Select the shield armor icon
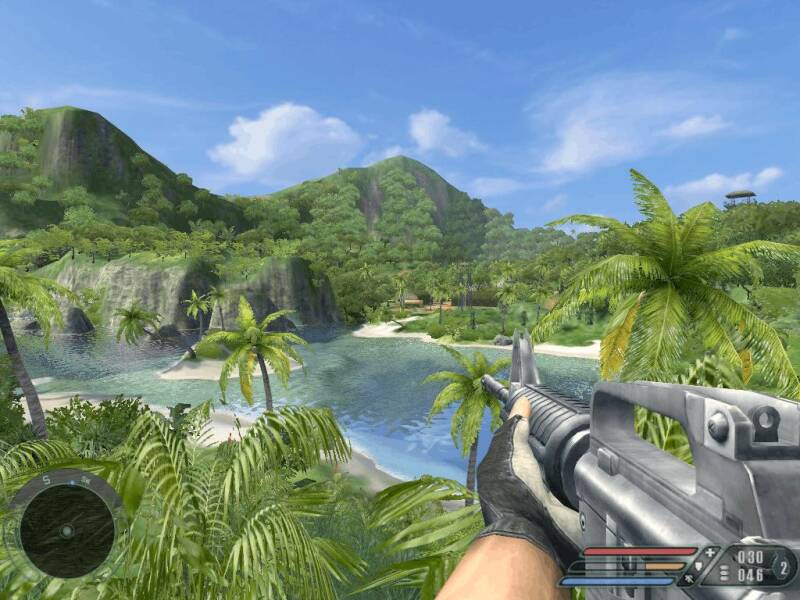Image resolution: width=800 pixels, height=600 pixels. [x=699, y=564]
